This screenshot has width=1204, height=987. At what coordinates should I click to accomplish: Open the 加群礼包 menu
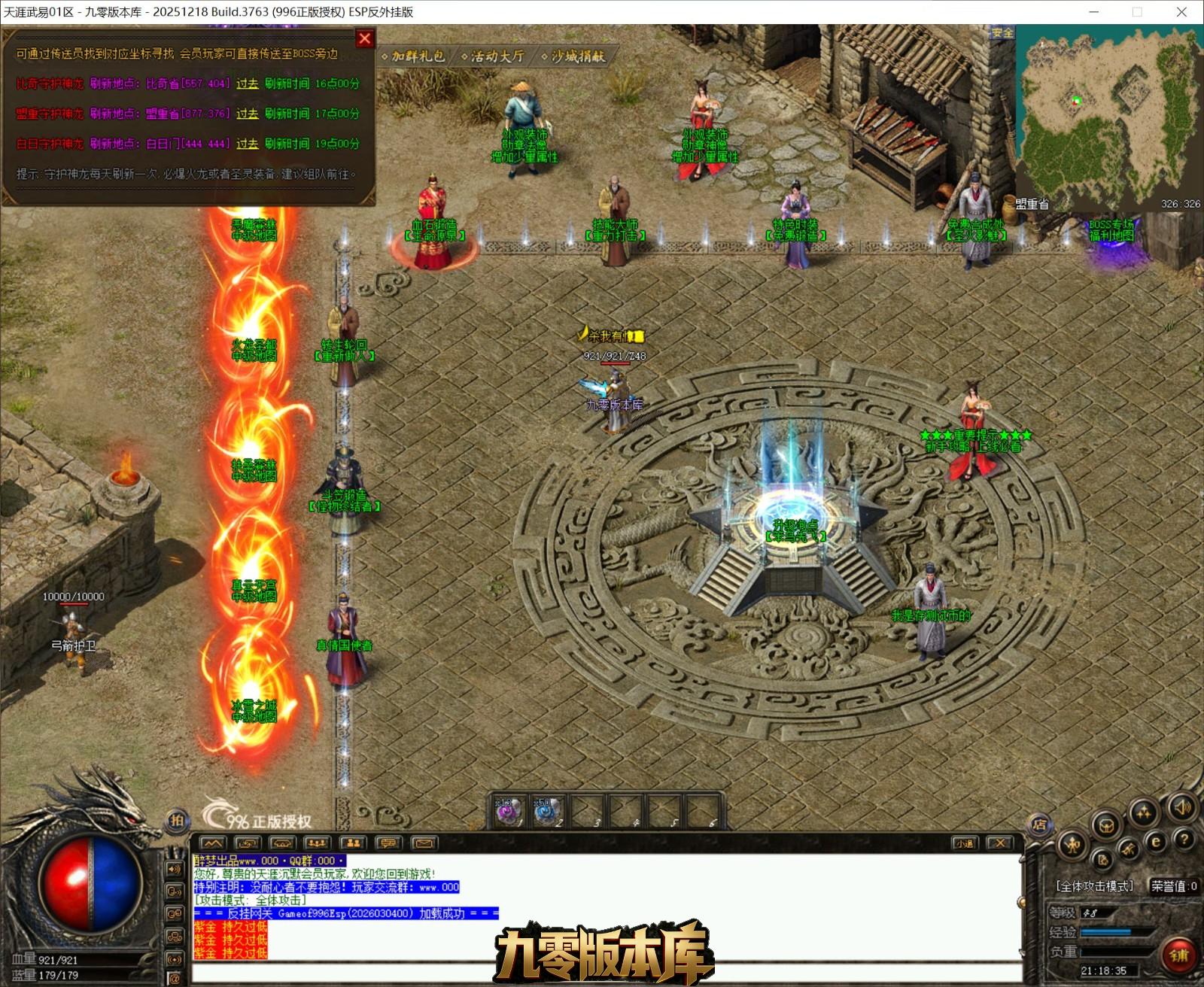click(x=415, y=56)
